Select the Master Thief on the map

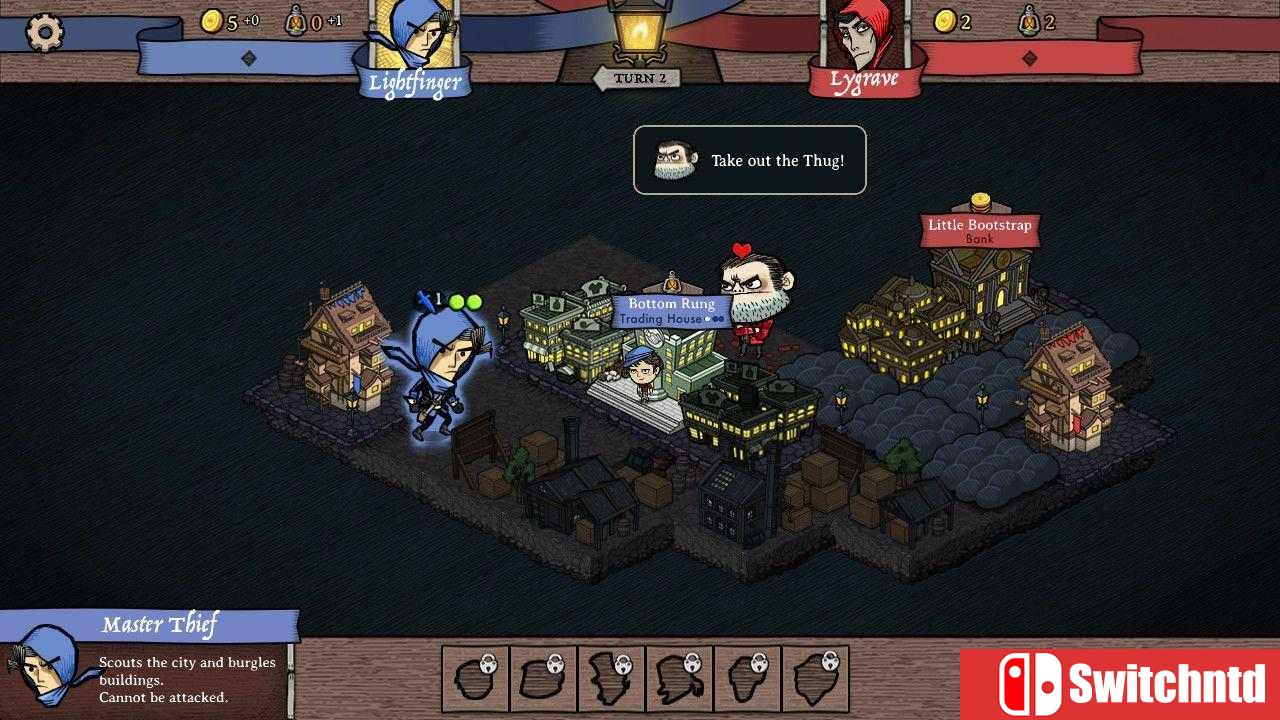pos(448,370)
